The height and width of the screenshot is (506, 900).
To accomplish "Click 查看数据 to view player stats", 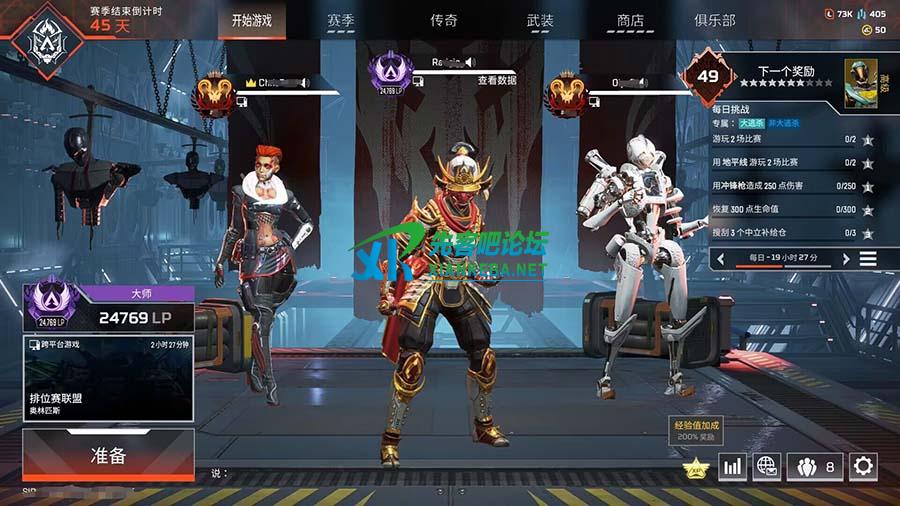I will 496,80.
